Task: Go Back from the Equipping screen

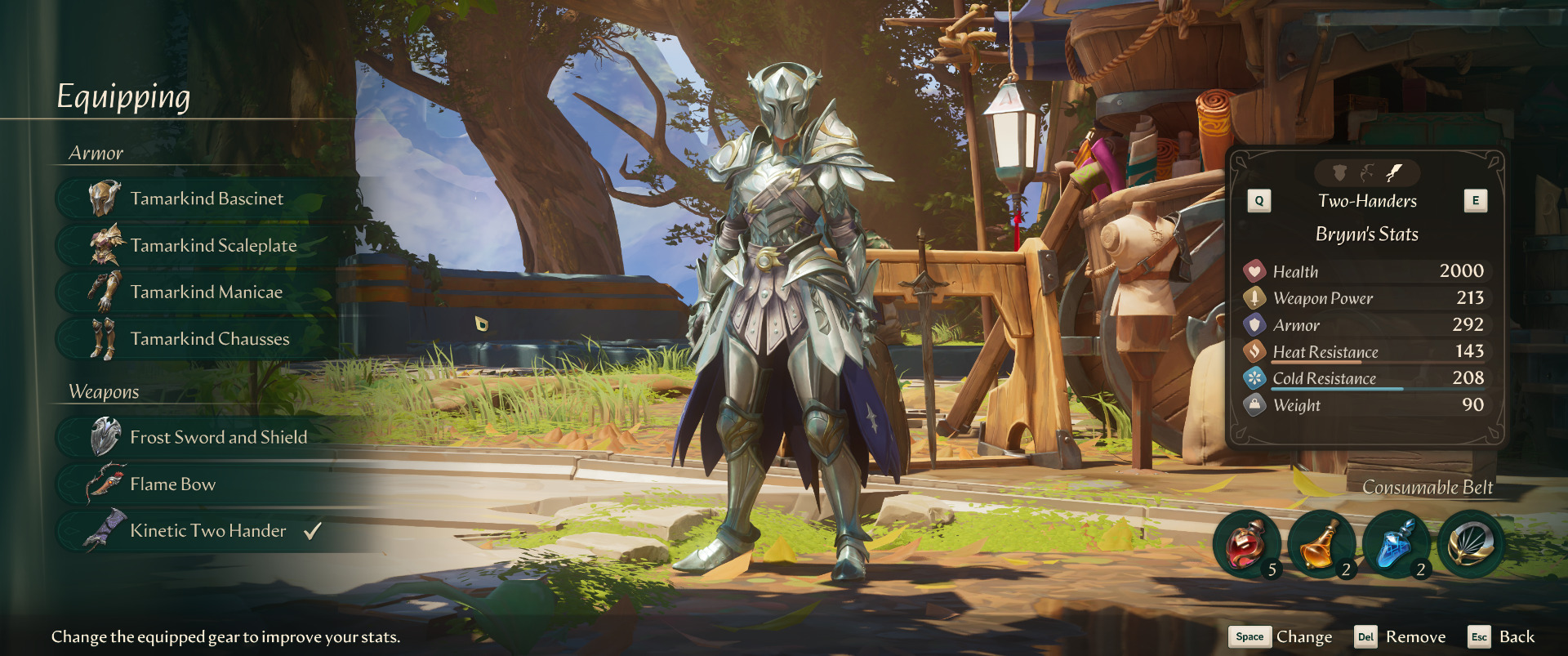Action: click(x=1502, y=637)
